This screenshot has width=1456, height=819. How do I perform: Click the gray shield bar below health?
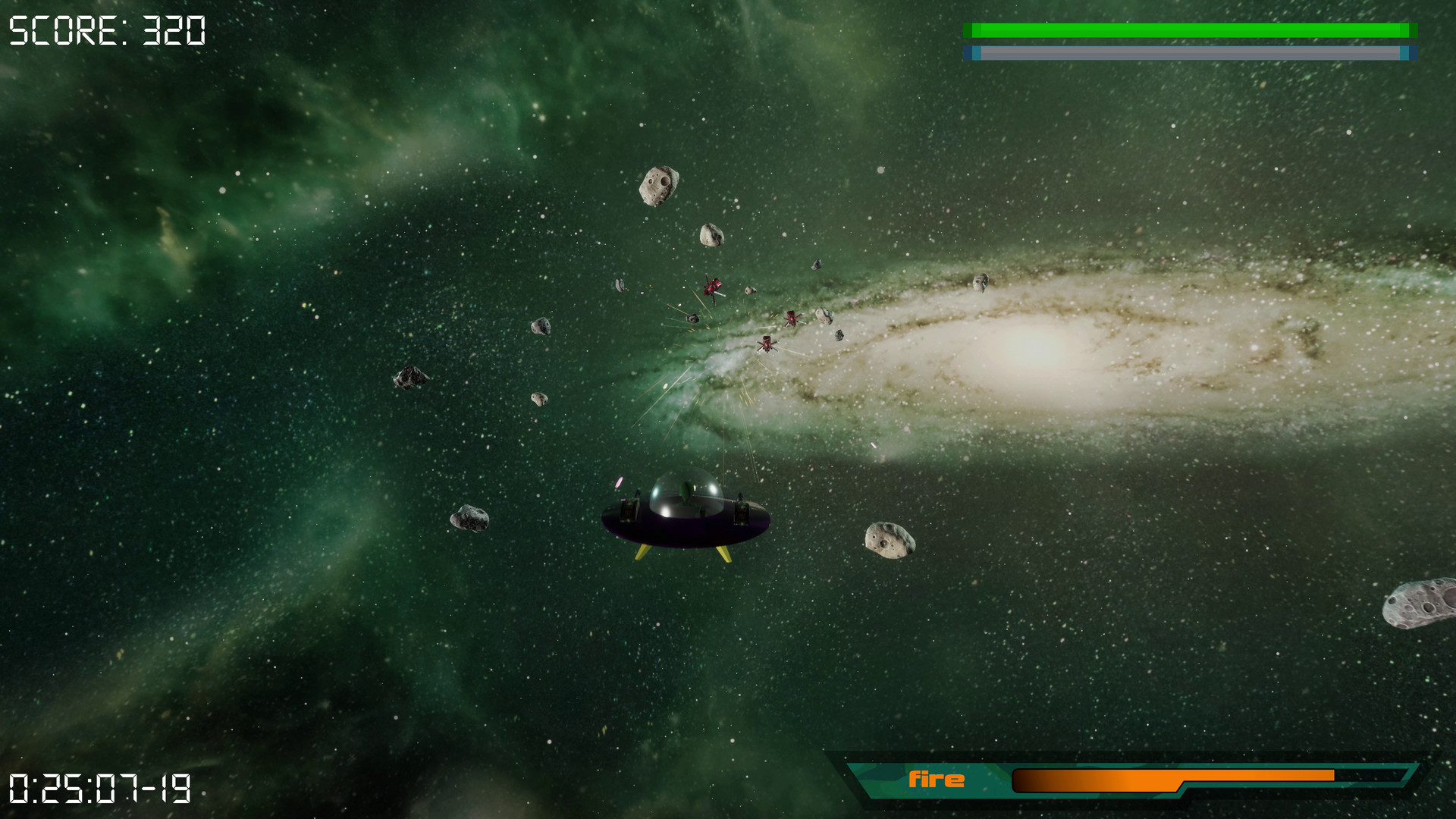1191,53
